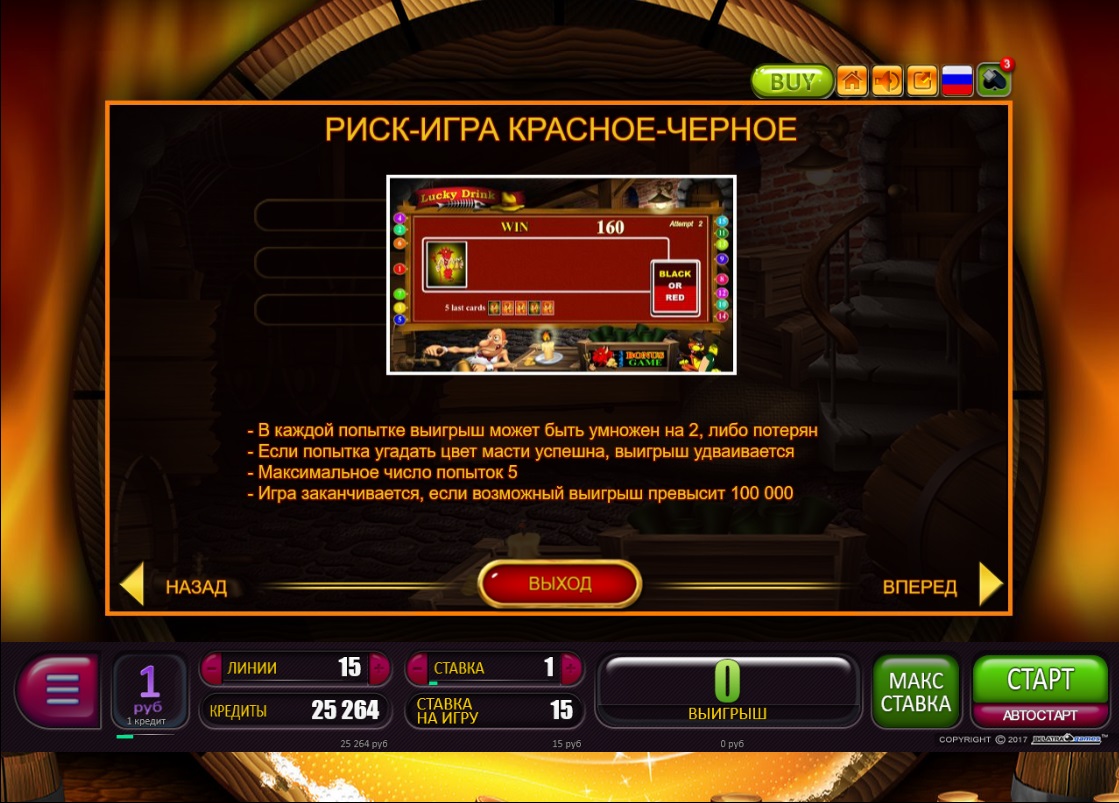
Task: Change language via the Russian flag
Action: (957, 81)
